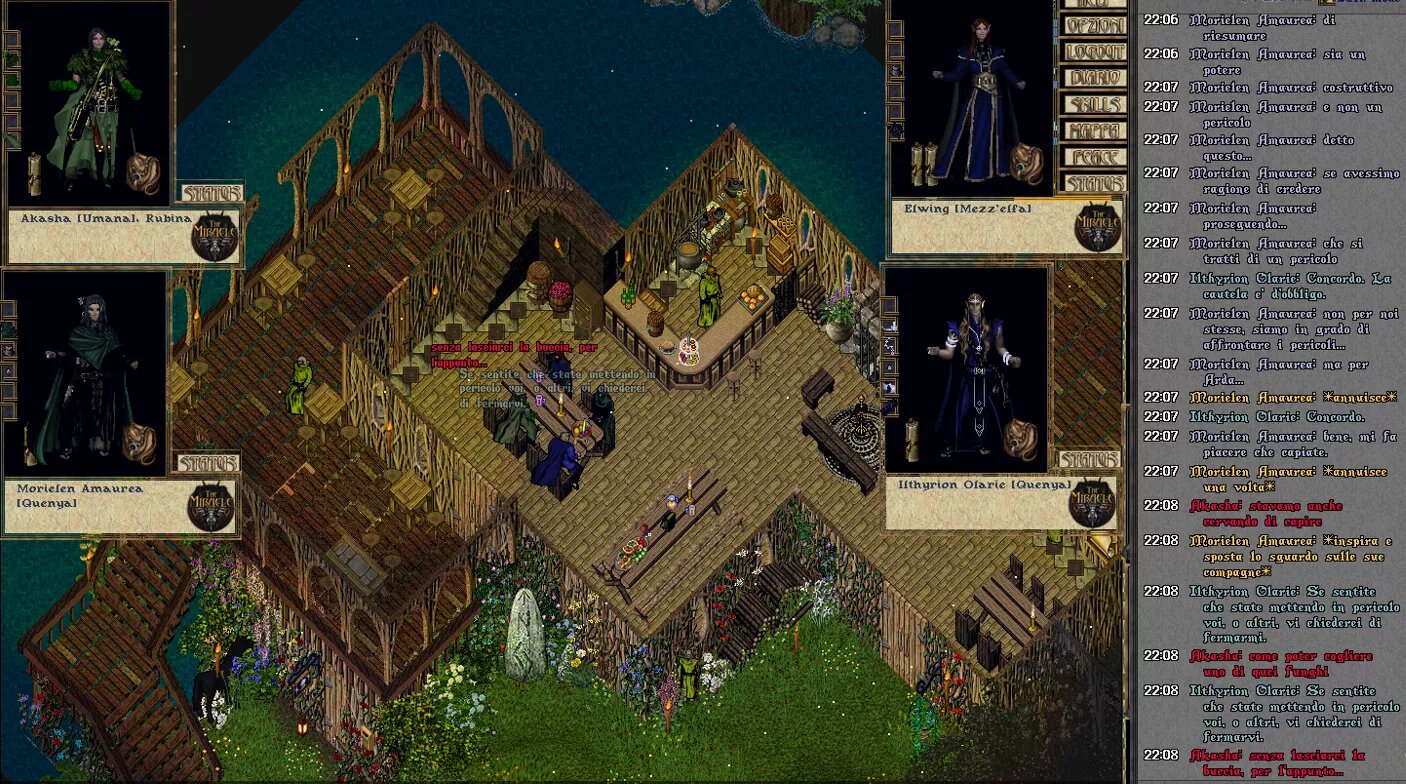The width and height of the screenshot is (1406, 784).
Task: Open the Opzioni menu
Action: (x=1094, y=26)
